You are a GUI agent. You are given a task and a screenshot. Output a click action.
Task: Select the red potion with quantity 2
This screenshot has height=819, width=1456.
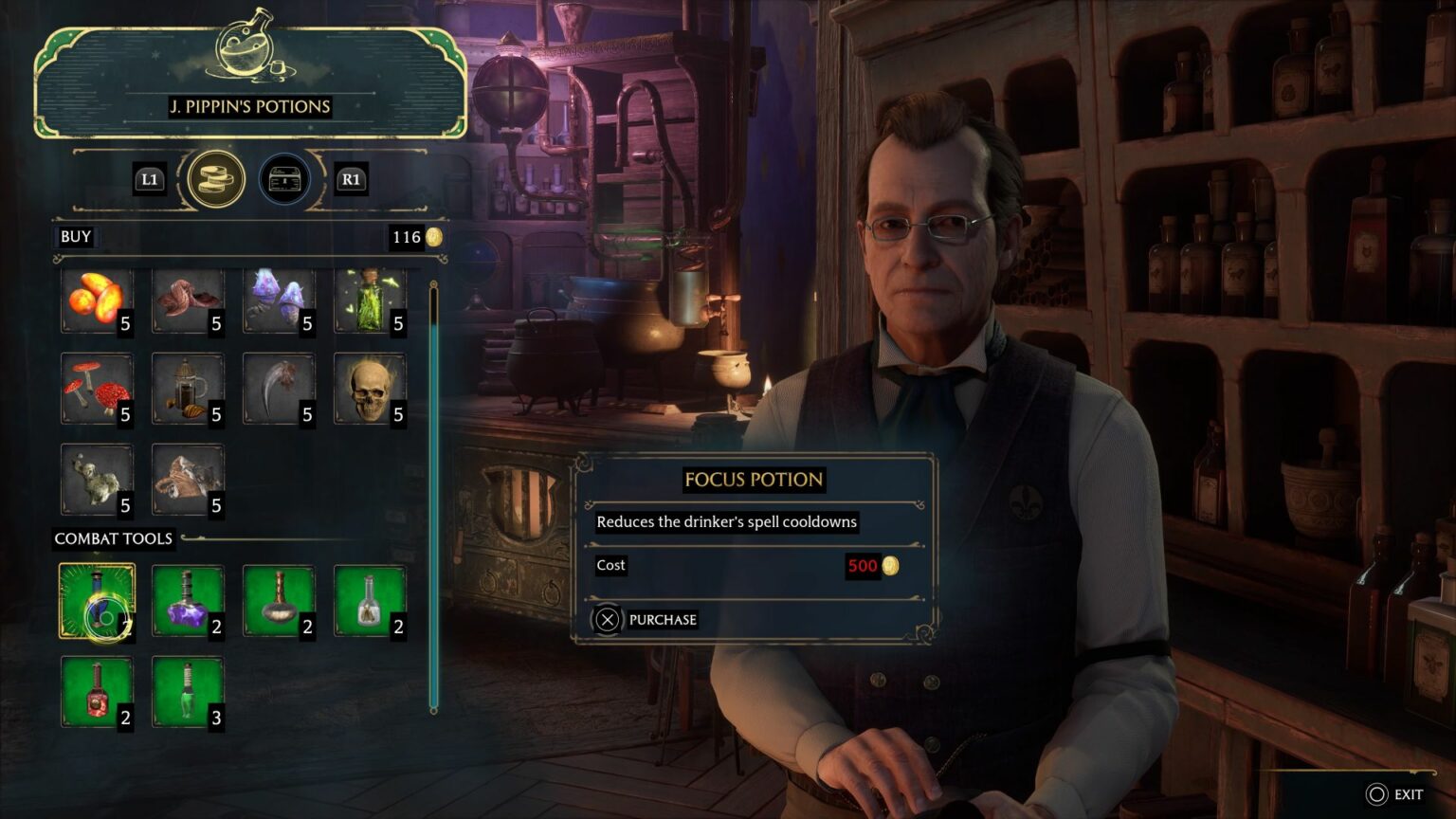pyautogui.click(x=98, y=690)
